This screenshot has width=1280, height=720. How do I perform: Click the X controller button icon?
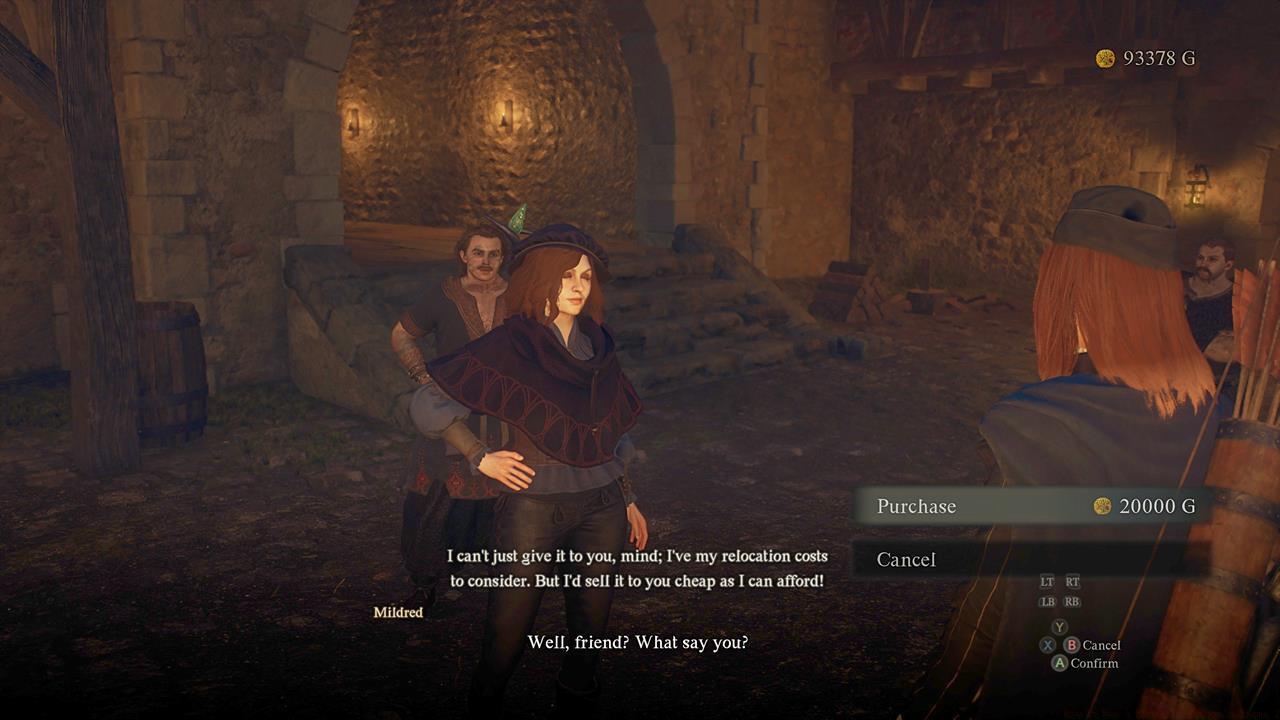(x=1047, y=646)
